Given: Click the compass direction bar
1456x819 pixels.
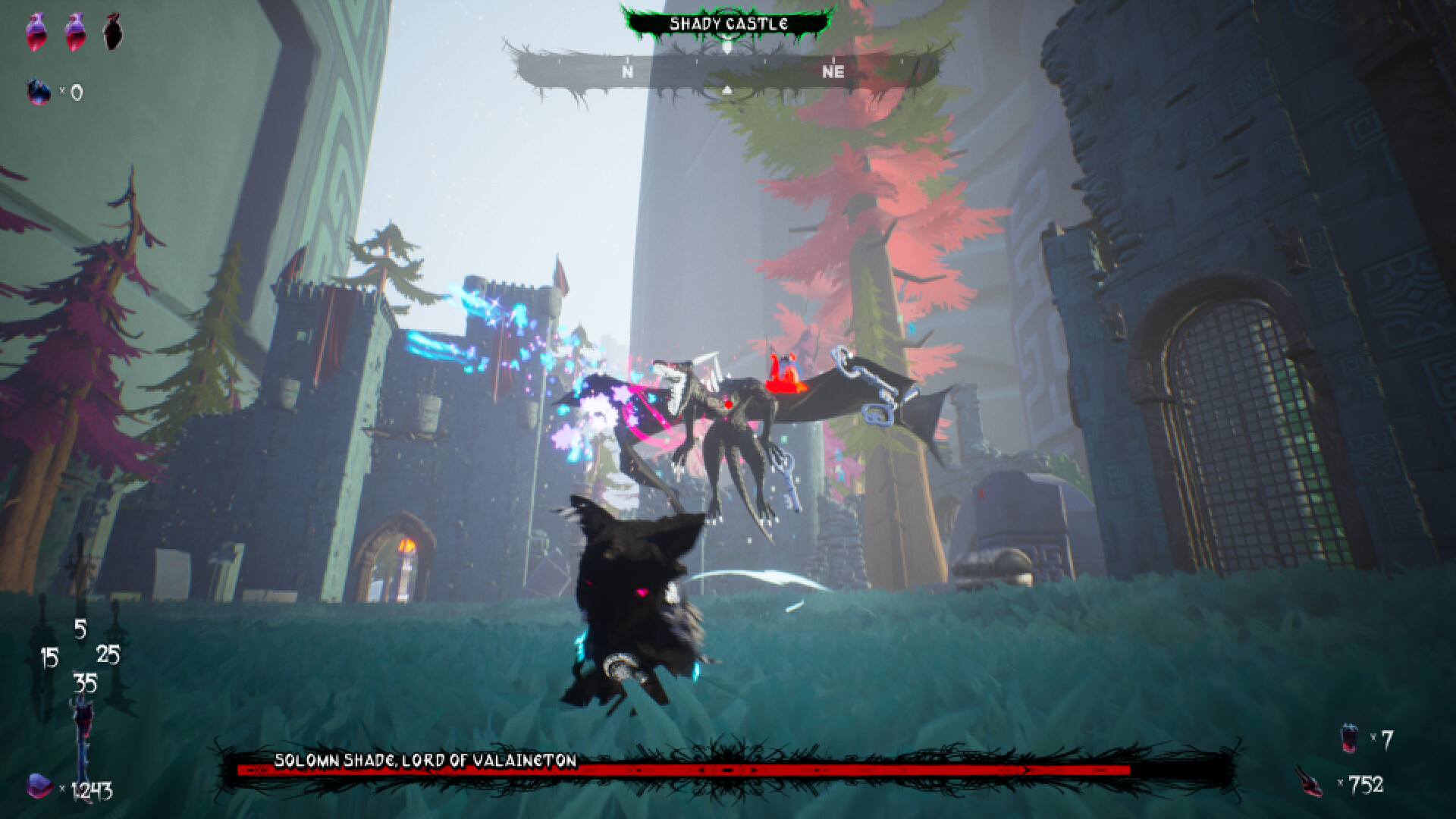Looking at the screenshot, I should [x=726, y=73].
